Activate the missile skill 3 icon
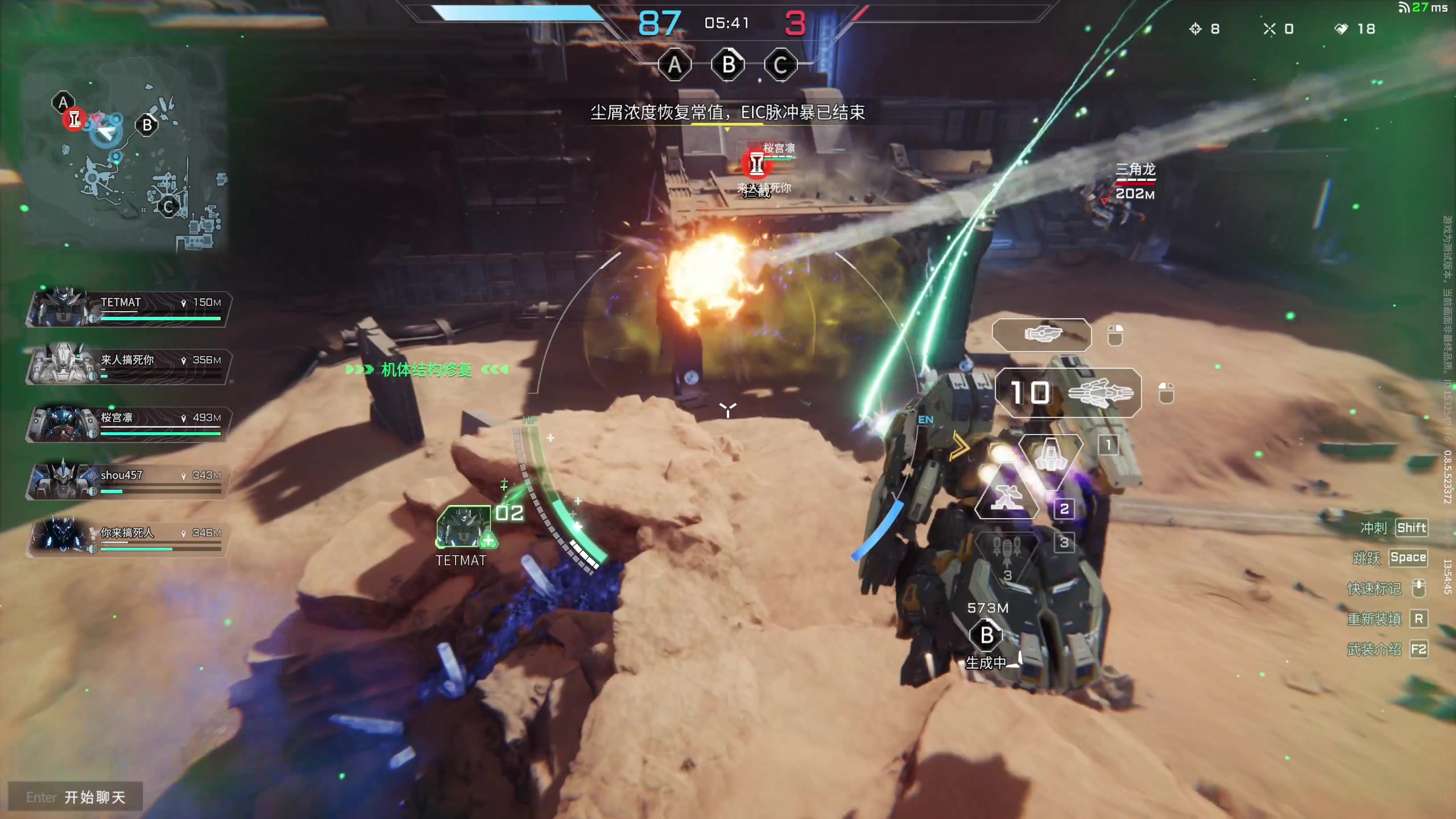 (1007, 553)
